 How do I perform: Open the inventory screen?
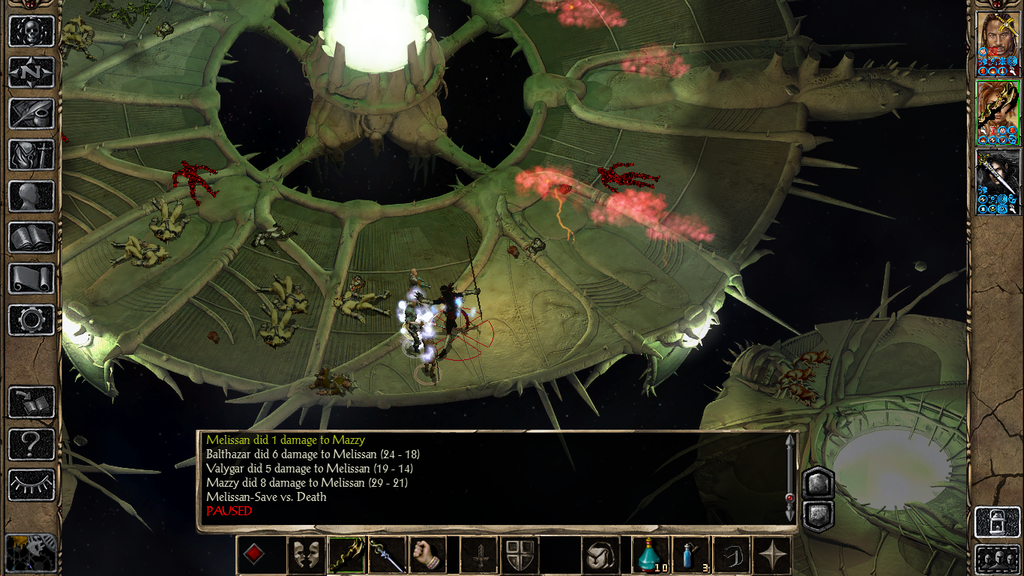(x=31, y=154)
